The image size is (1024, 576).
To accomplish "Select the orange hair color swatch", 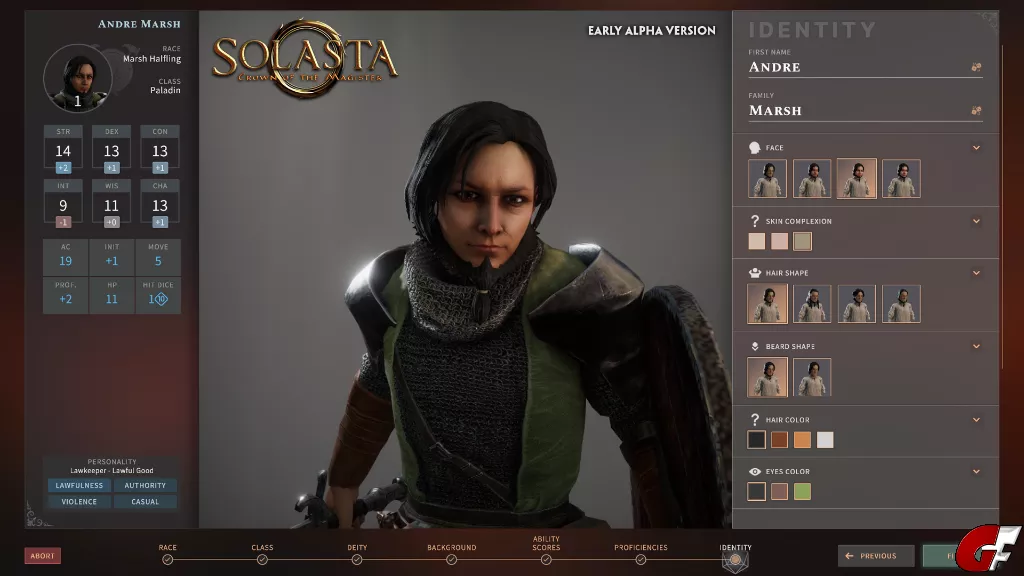I will click(x=802, y=440).
